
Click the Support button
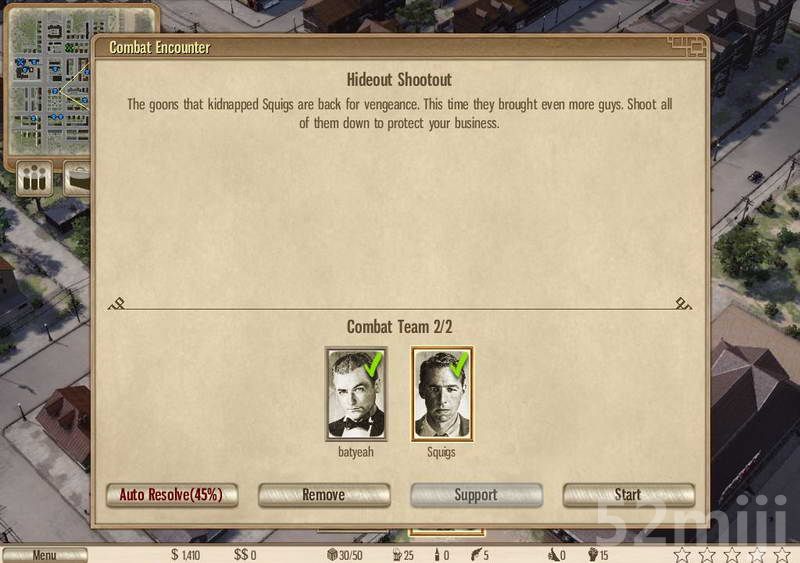tap(476, 495)
